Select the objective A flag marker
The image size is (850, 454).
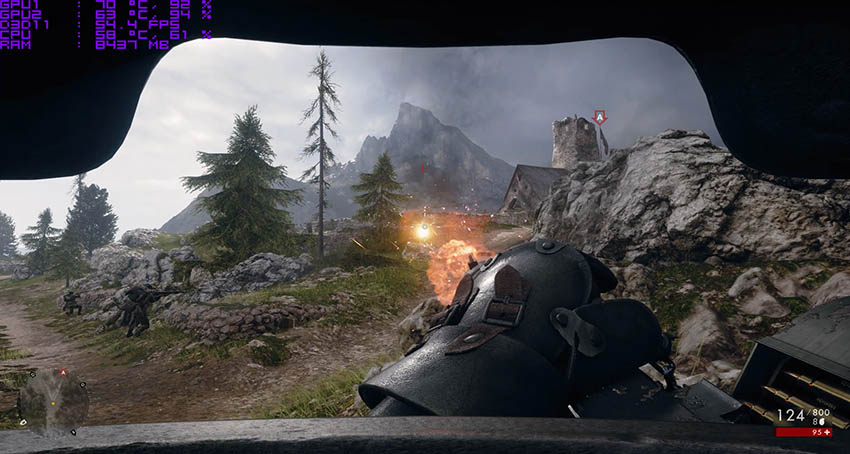coord(599,117)
